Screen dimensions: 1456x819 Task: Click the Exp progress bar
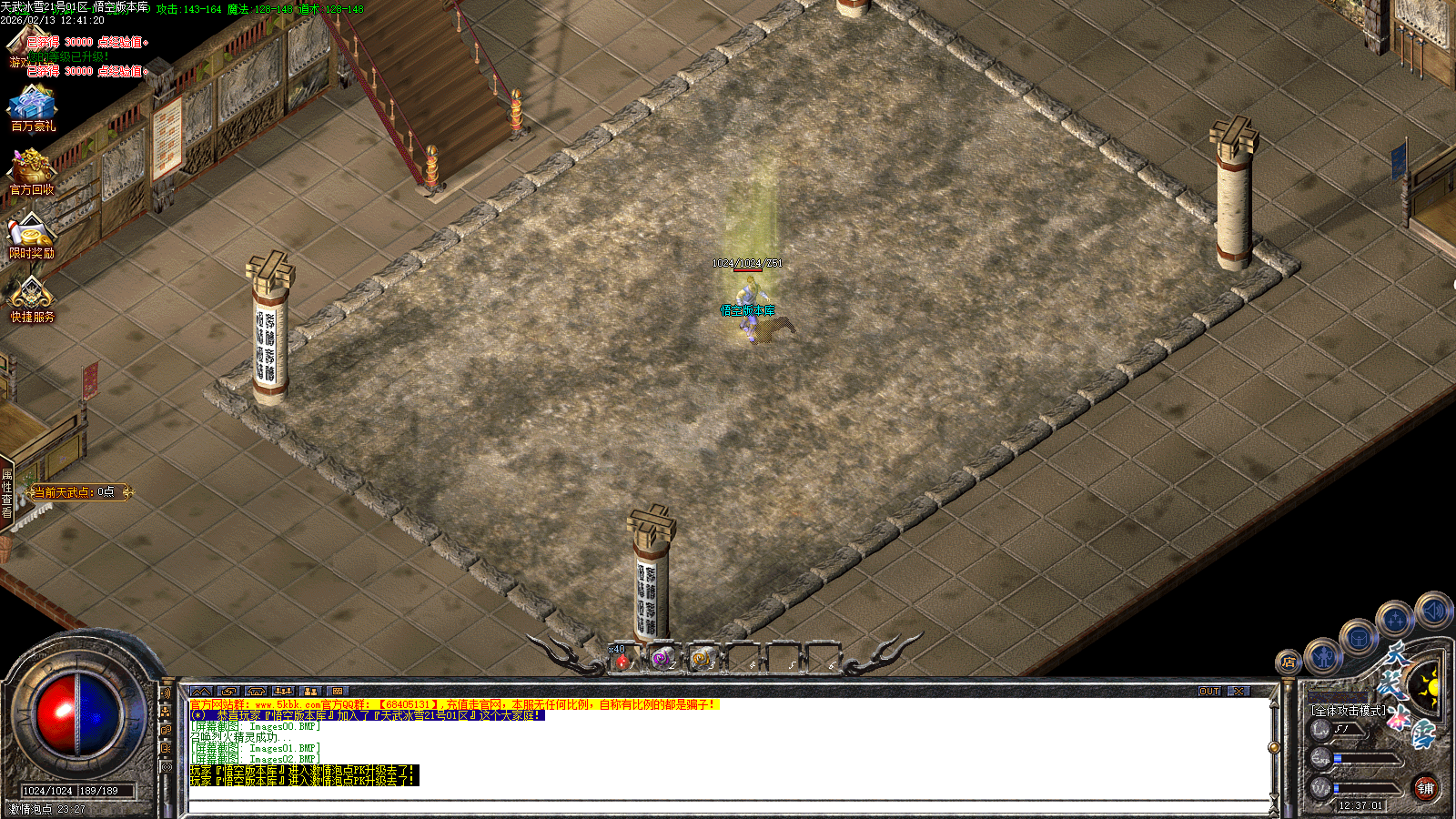[x=1365, y=758]
